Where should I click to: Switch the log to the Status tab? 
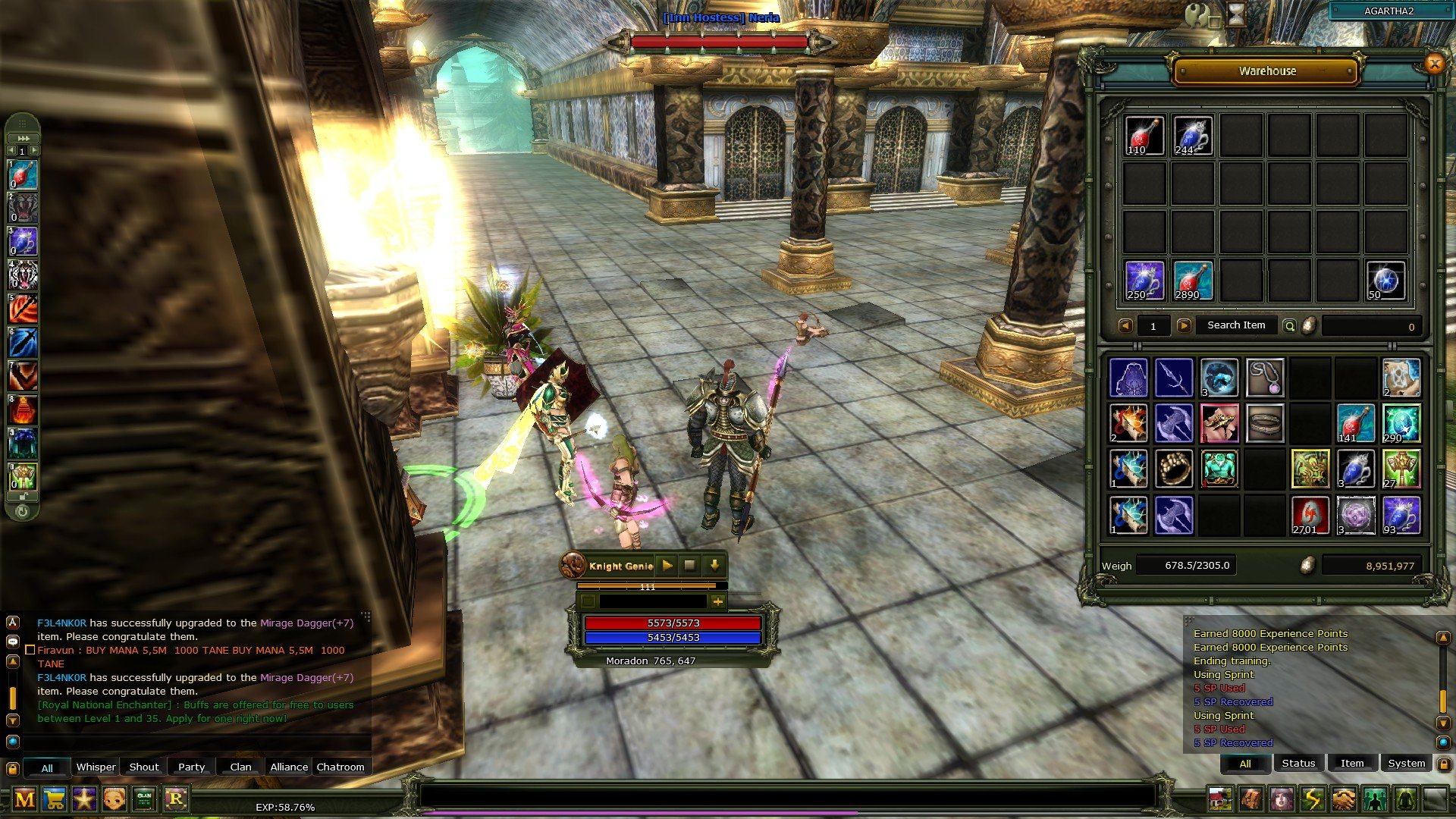[1298, 764]
